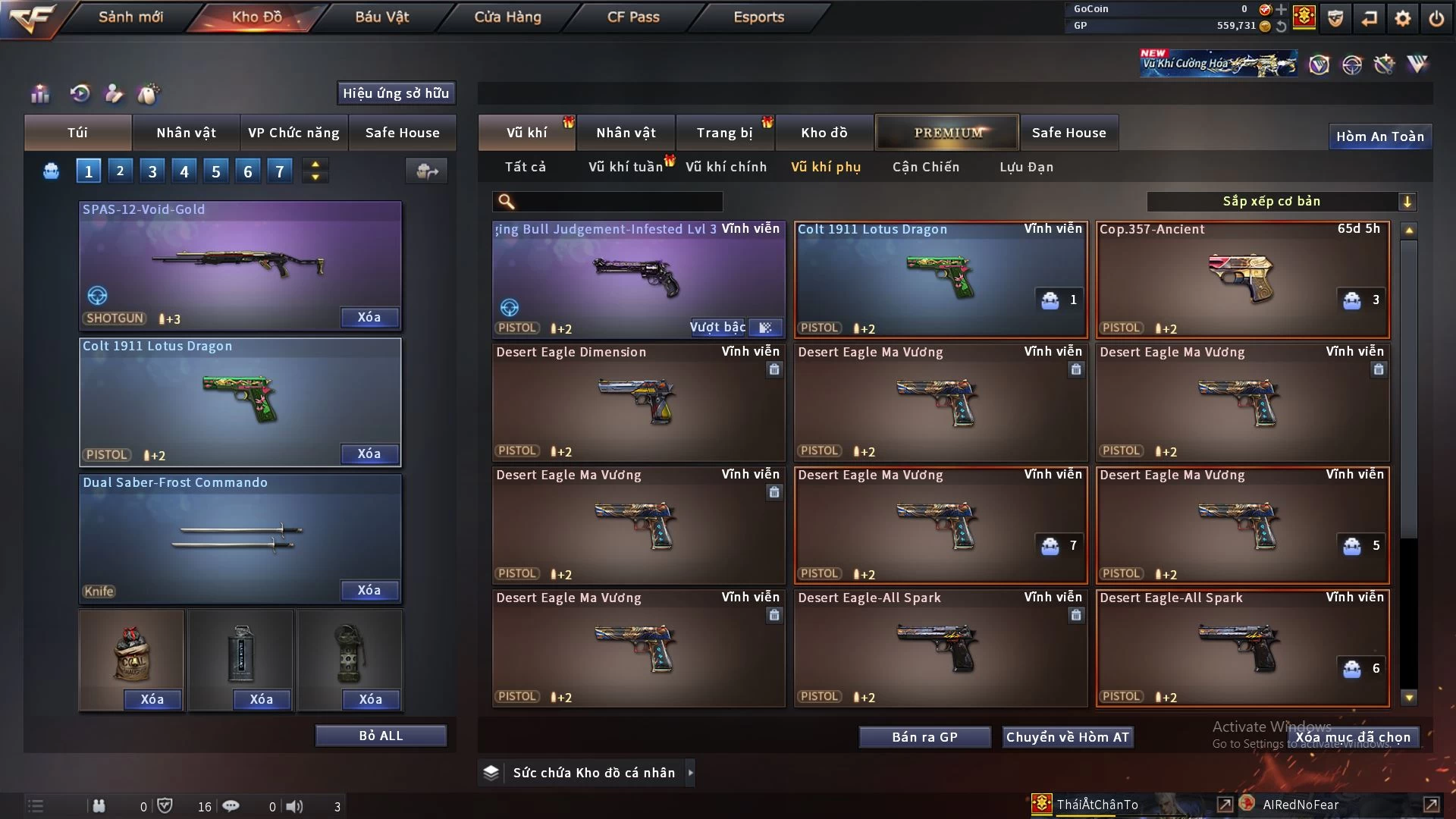Screen dimensions: 1456x819
Task: Switch to the Nhân vật bag tab
Action: tap(186, 133)
